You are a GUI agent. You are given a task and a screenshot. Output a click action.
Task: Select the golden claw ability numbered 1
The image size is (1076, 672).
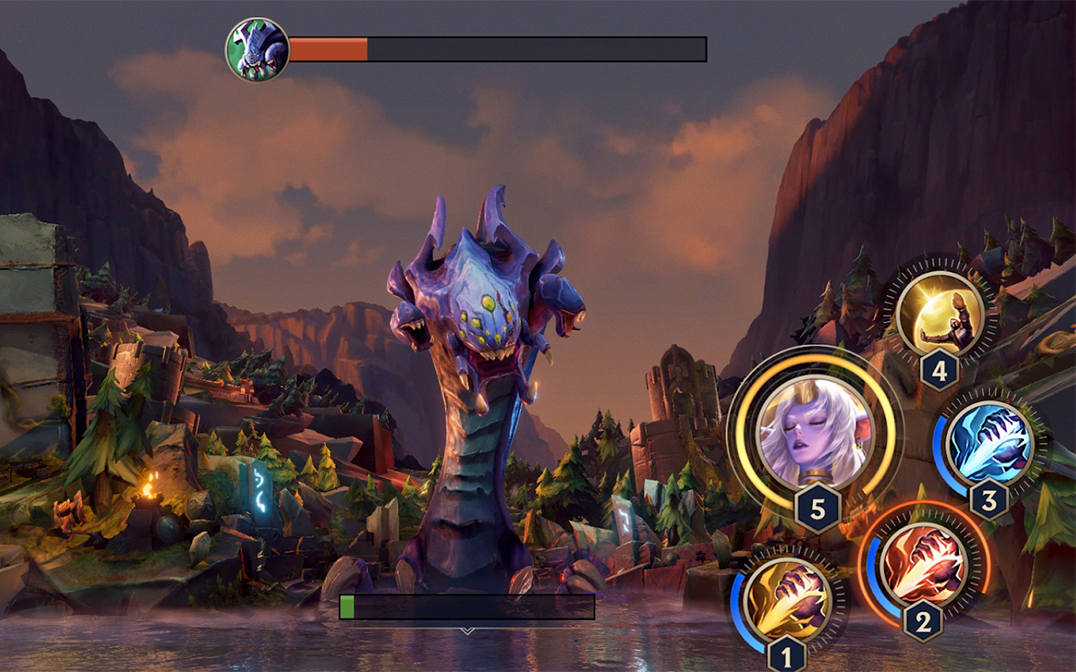pyautogui.click(x=788, y=598)
